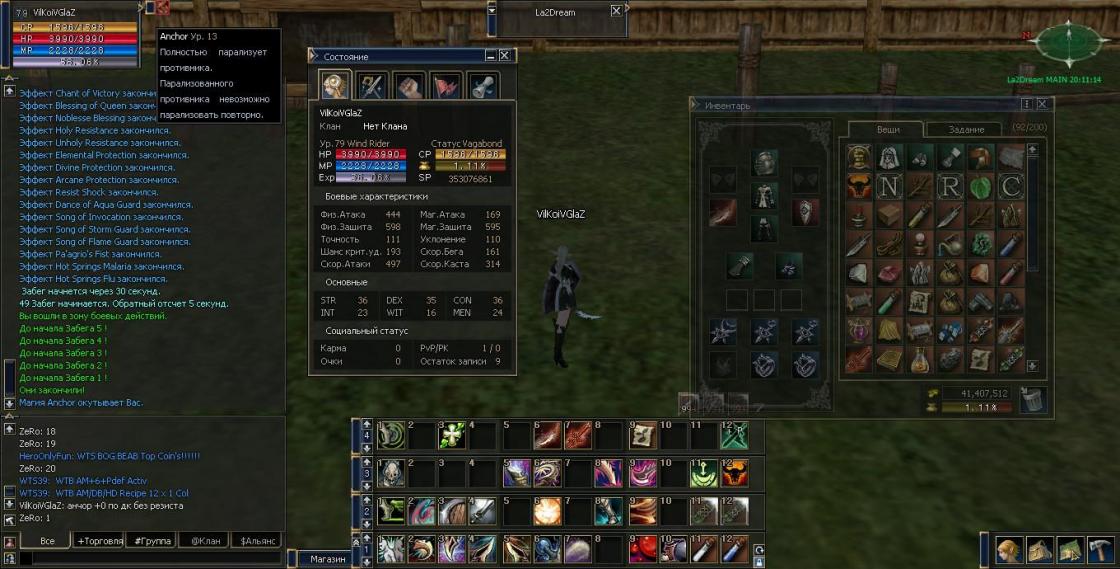Close the Состояние status window
The width and height of the screenshot is (1120, 569).
tap(505, 57)
